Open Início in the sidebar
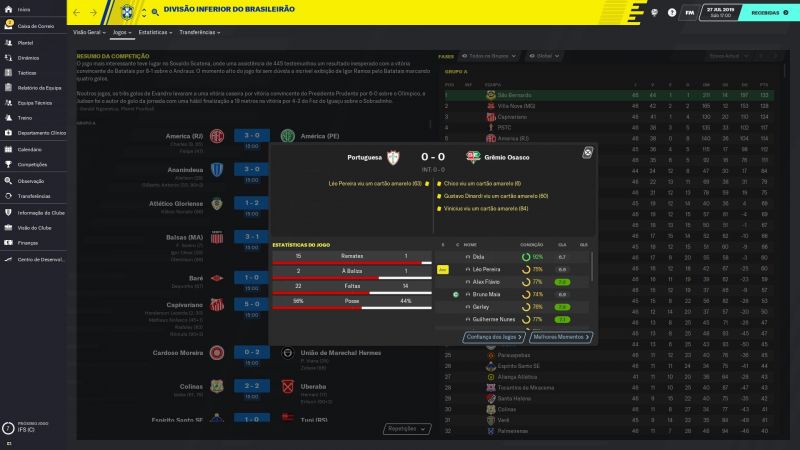 pyautogui.click(x=23, y=9)
